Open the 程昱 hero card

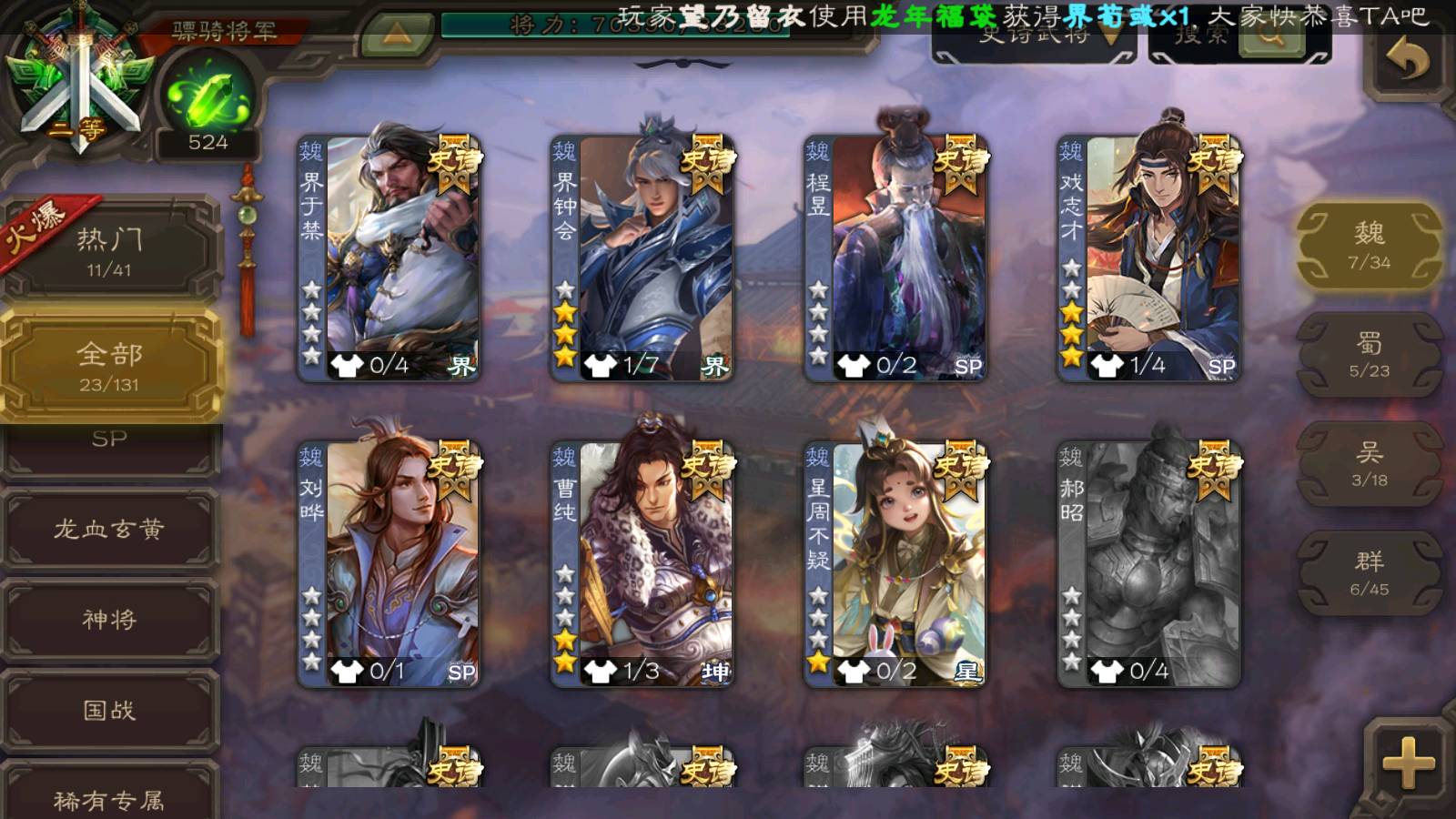click(896, 259)
